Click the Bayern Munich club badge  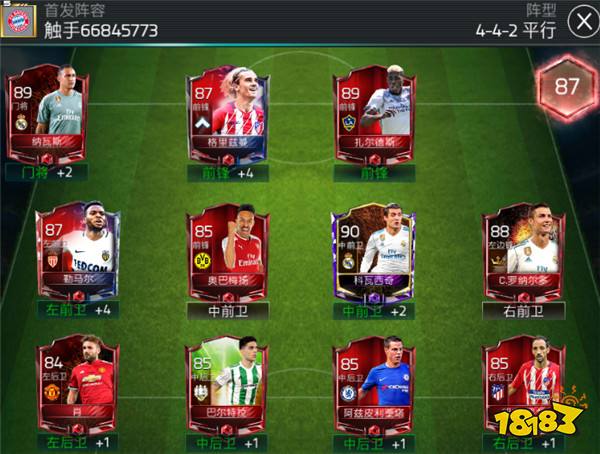[20, 20]
